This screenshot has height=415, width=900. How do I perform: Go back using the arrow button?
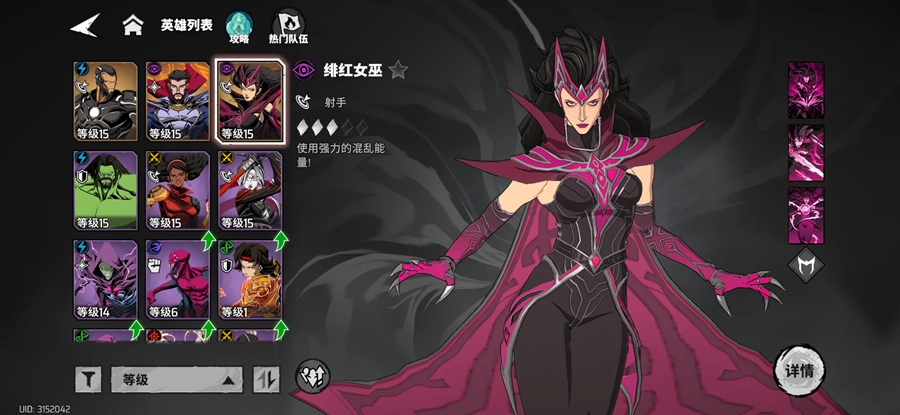click(85, 25)
